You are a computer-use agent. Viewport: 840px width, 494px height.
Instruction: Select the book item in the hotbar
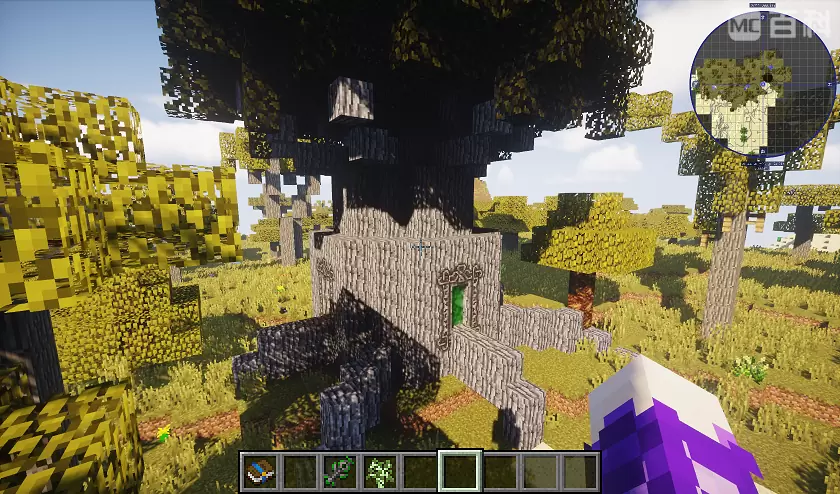[x=260, y=471]
